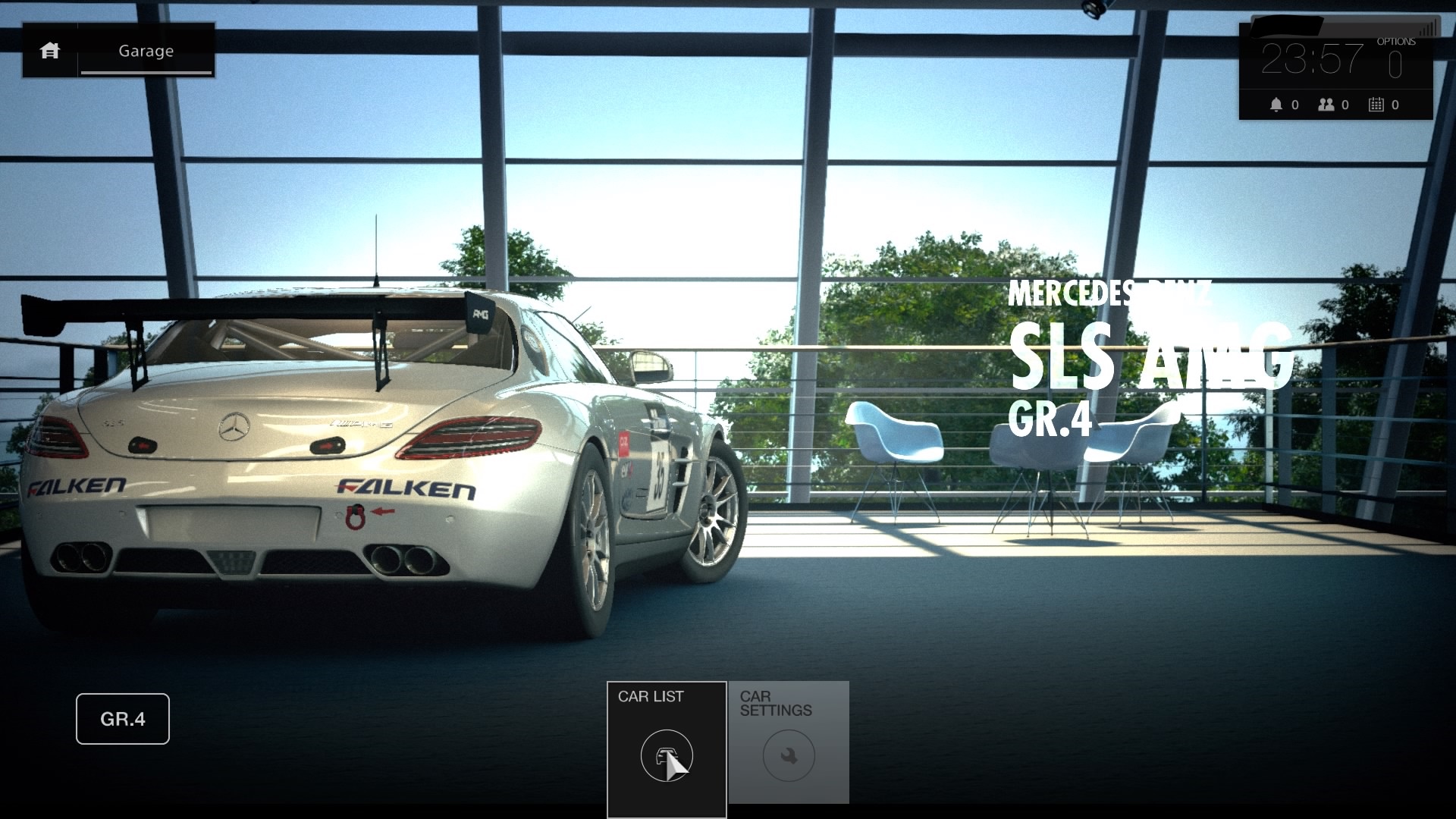The image size is (1456, 819).
Task: Open the Car List tile
Action: (x=667, y=748)
